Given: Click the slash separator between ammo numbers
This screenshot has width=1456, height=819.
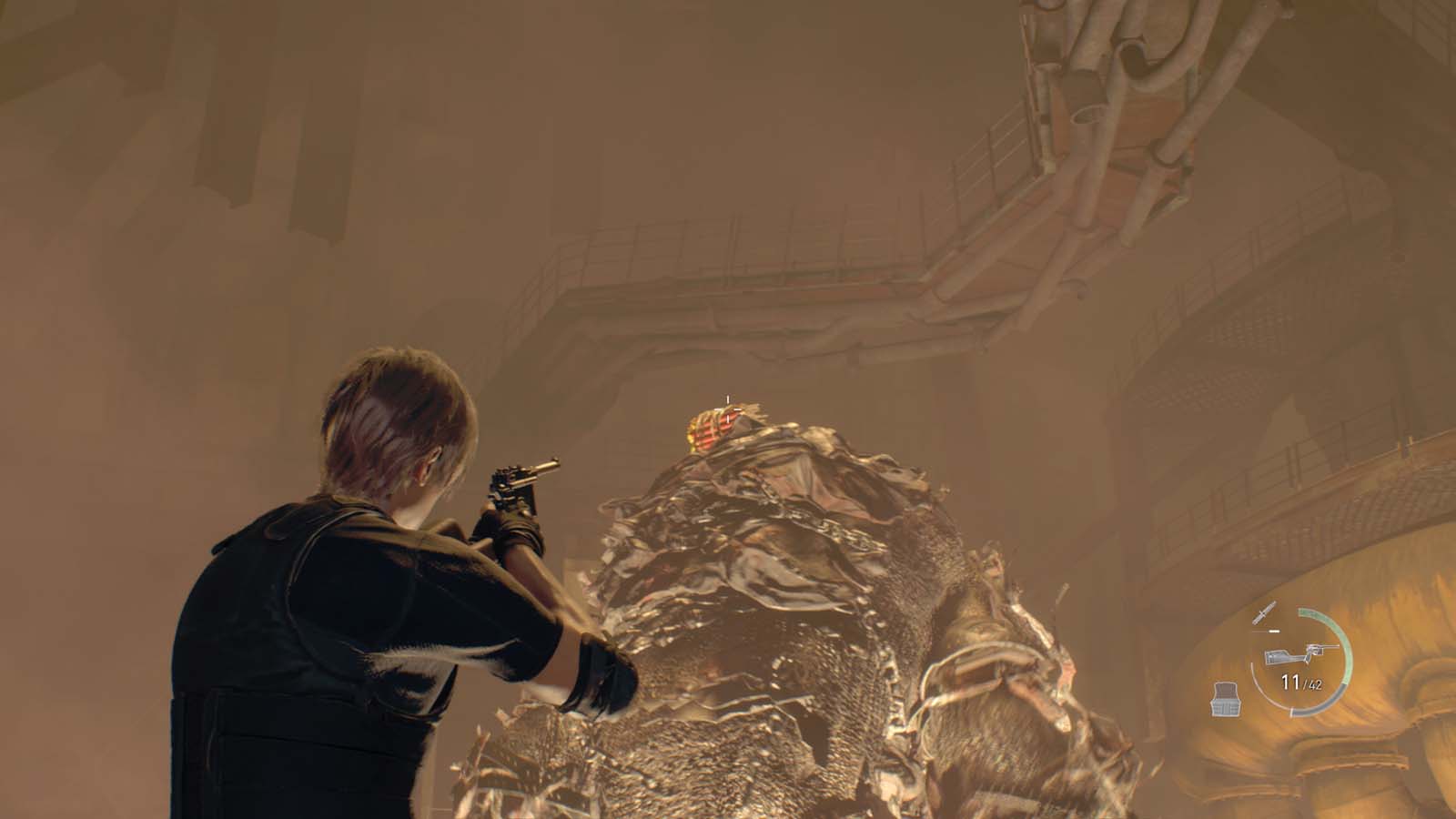Looking at the screenshot, I should (x=1304, y=682).
